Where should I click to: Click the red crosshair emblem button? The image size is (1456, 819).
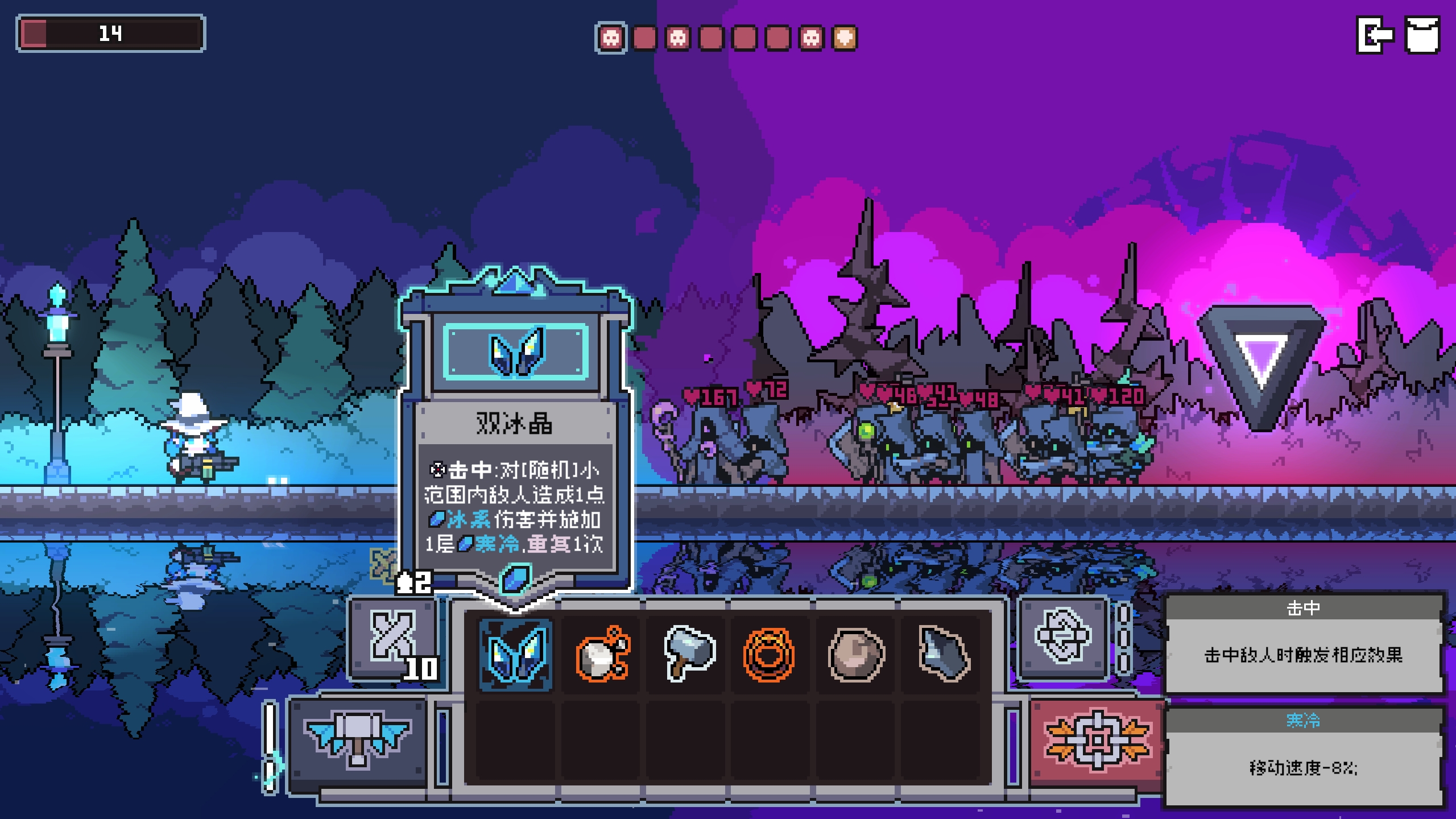1097,740
